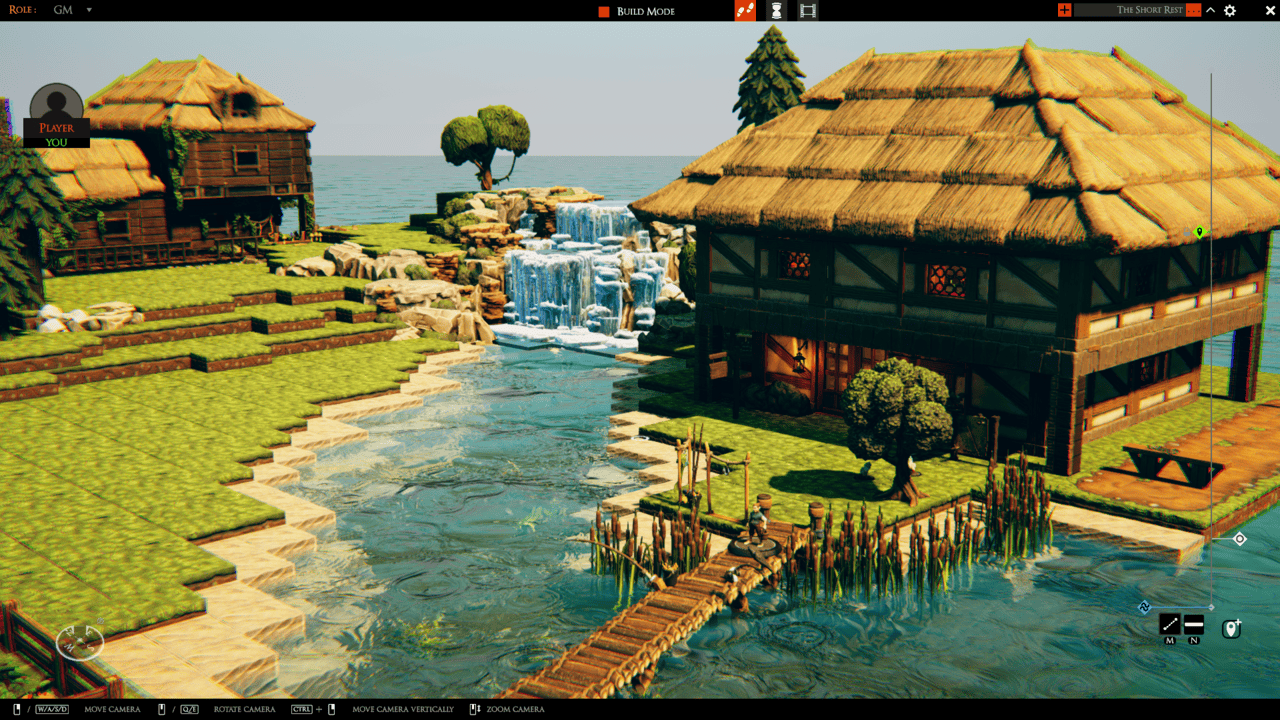Screen dimensions: 1280x720
Task: Toggle the green location pin on the right edge
Action: pos(1199,231)
